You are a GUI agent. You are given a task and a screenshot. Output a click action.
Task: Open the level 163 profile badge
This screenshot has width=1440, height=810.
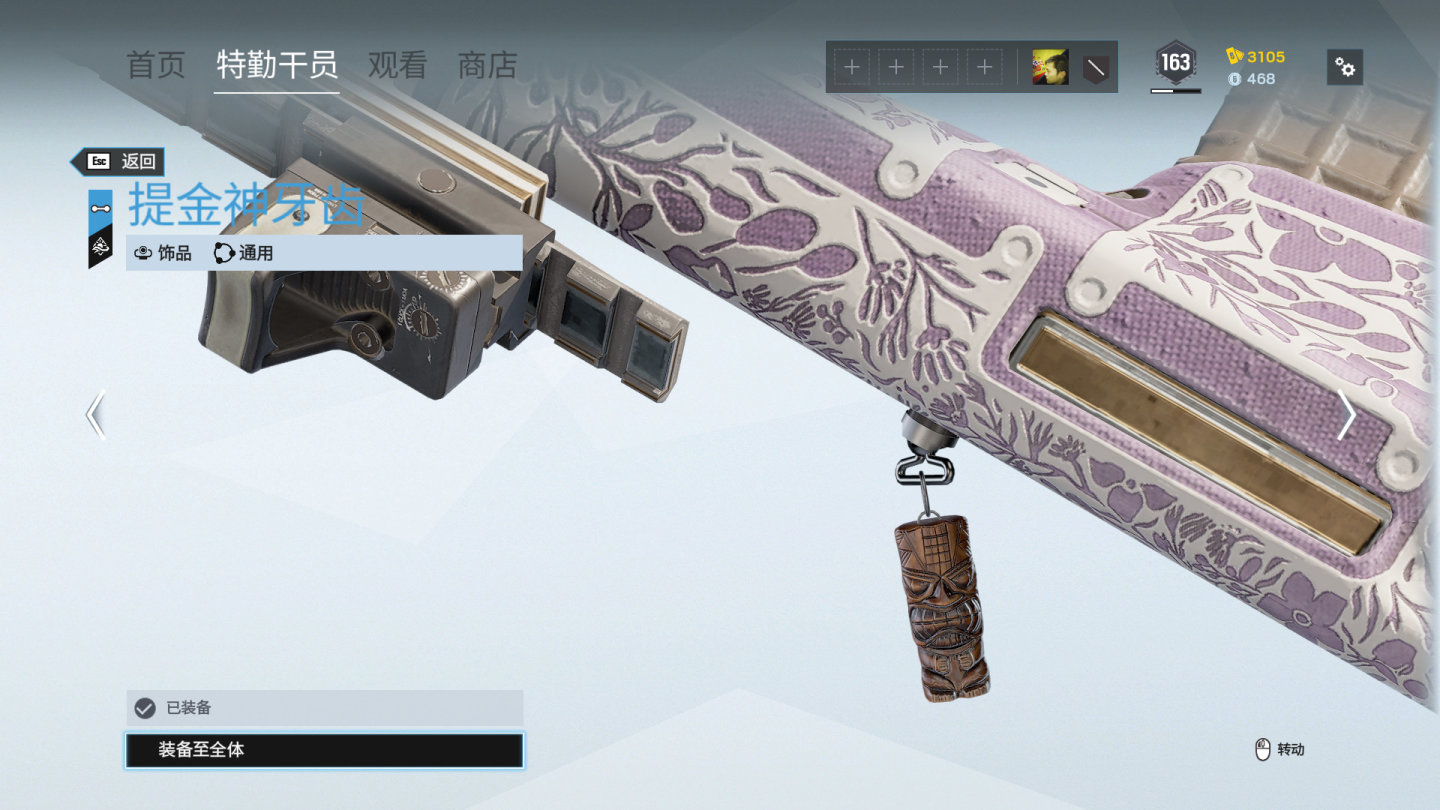(x=1175, y=65)
